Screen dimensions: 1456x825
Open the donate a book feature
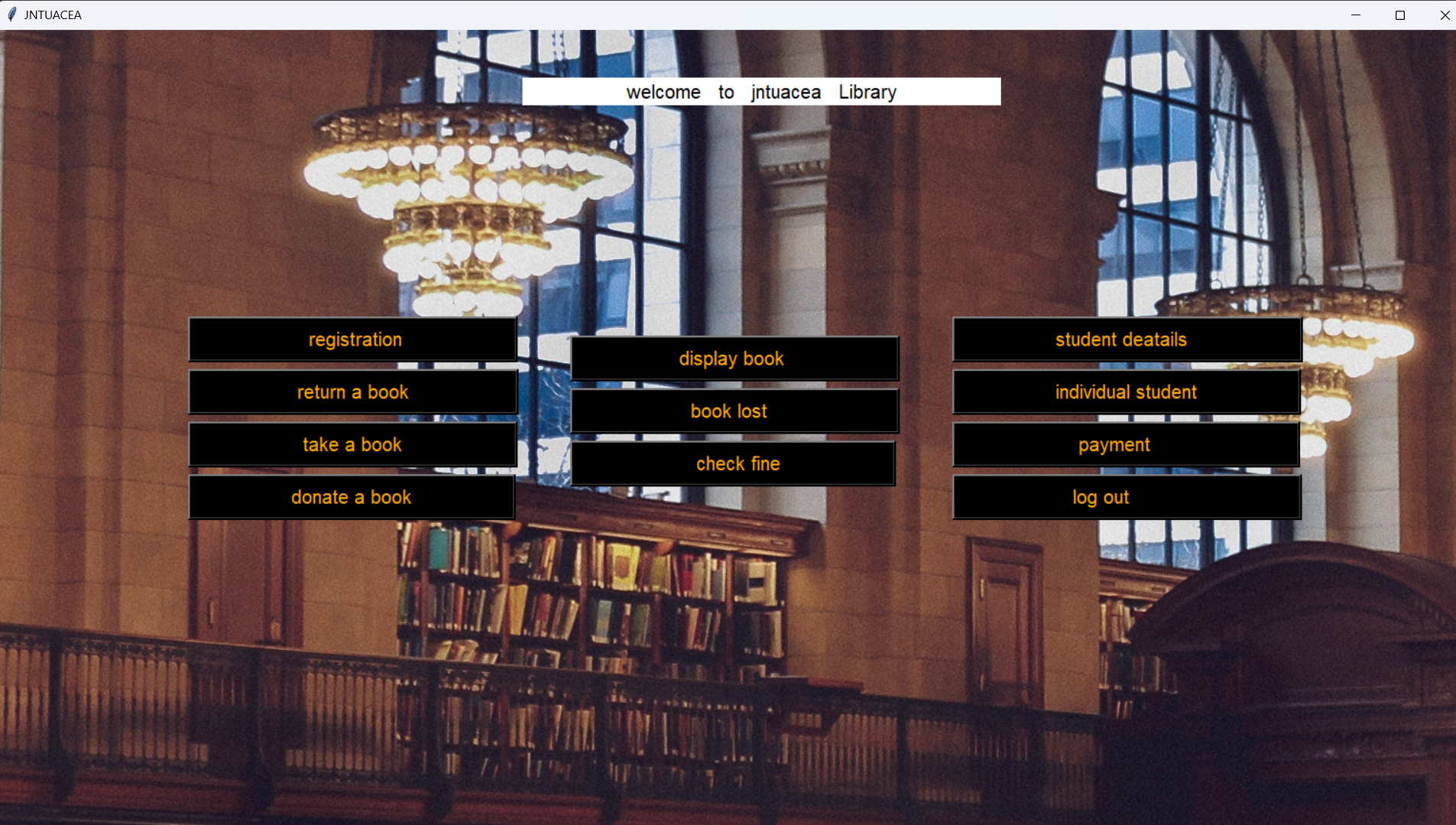click(351, 496)
